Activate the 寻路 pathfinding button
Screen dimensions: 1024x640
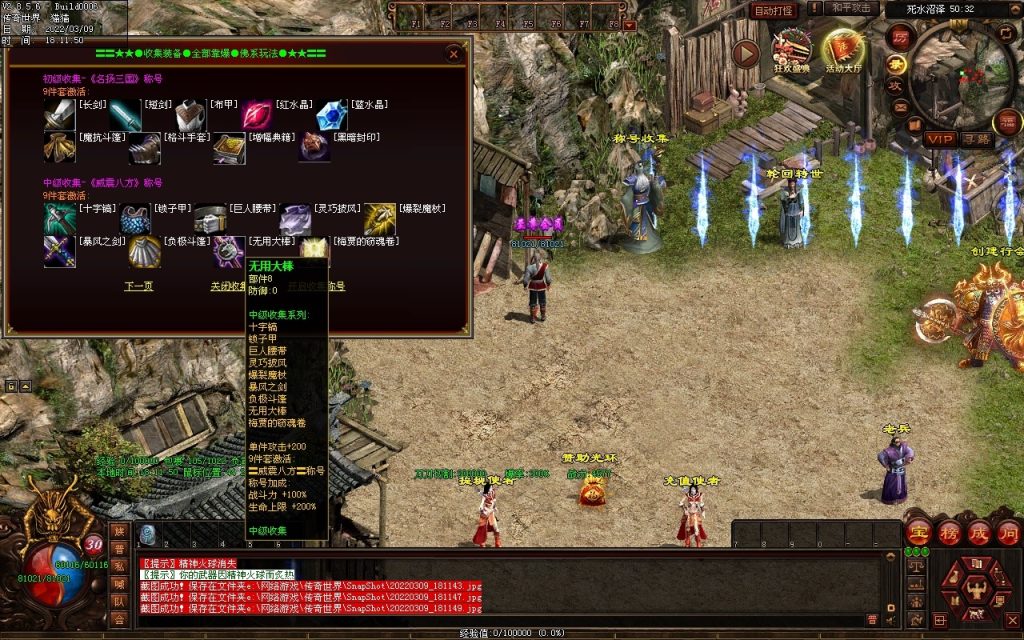tap(976, 138)
